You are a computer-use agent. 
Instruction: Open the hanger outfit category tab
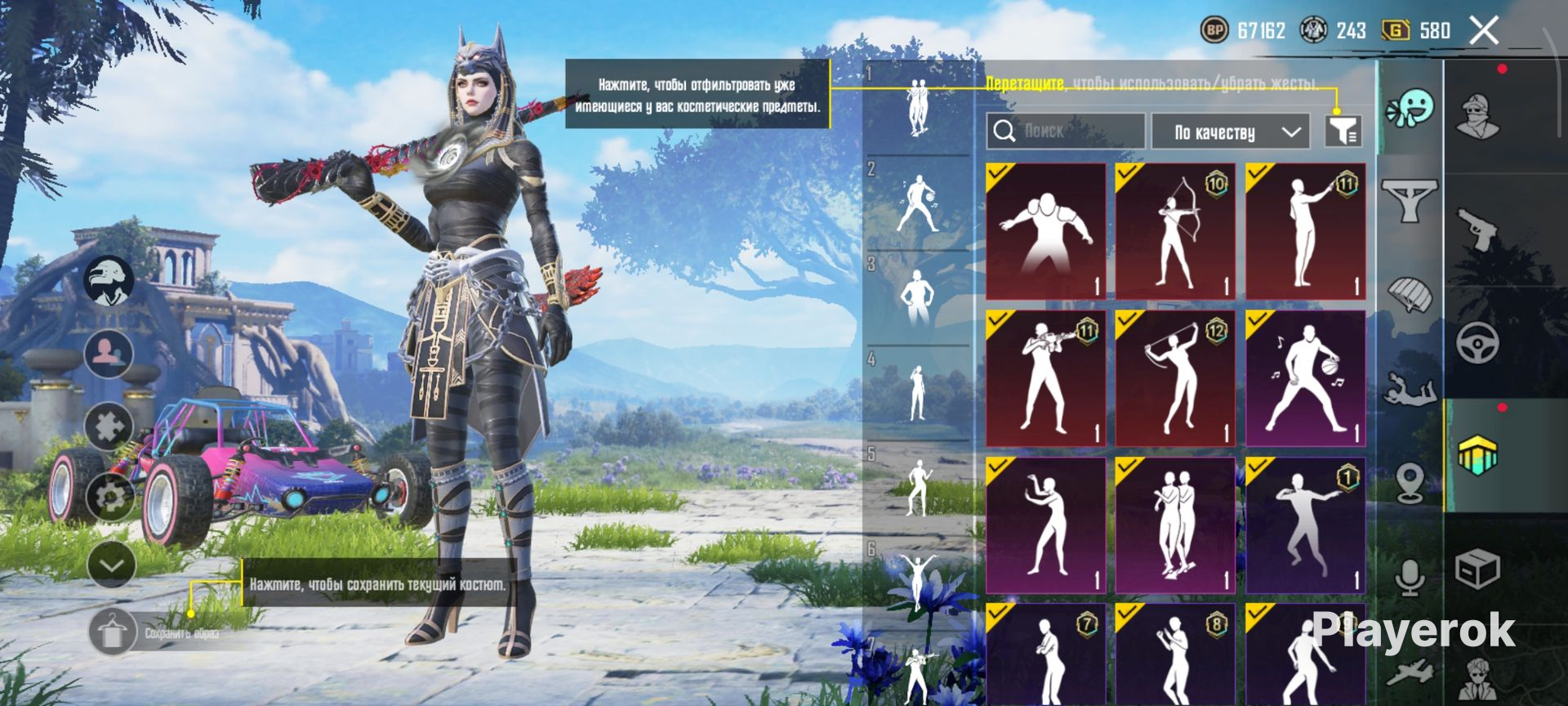coord(1410,199)
